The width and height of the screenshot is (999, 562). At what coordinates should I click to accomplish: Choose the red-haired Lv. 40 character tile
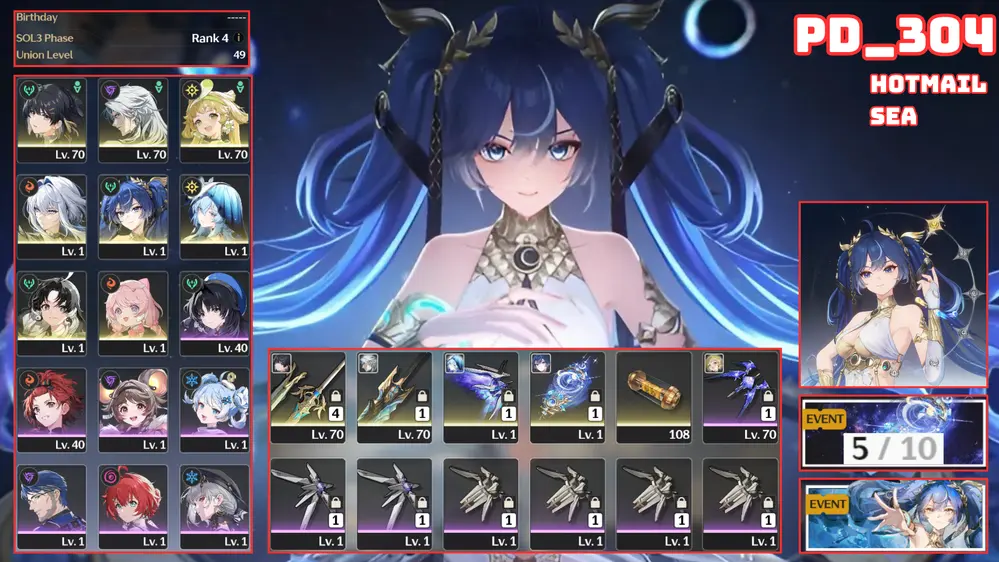click(x=52, y=409)
